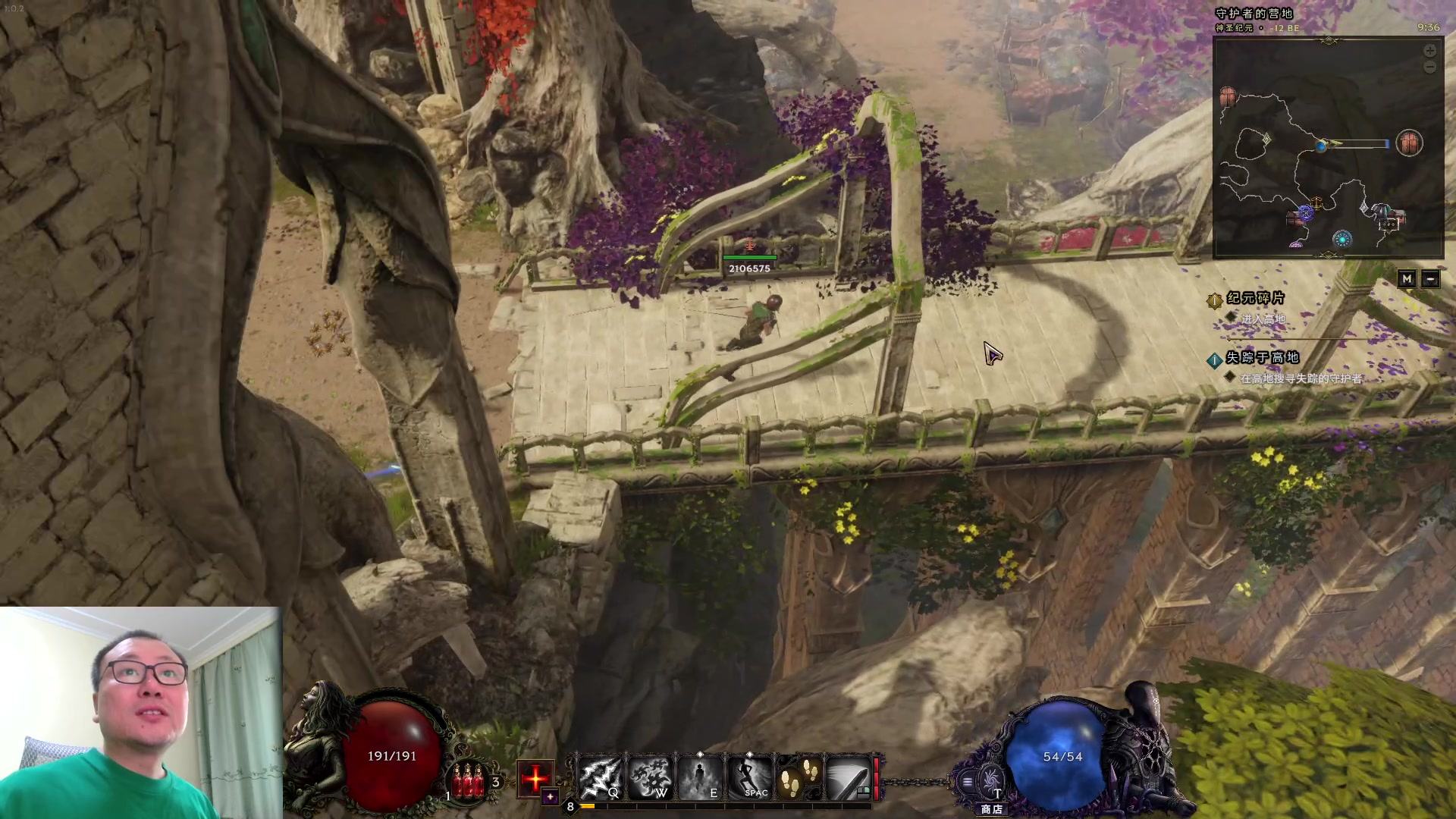Zoom in the minimap with plus button
This screenshot has height=819, width=1456.
(x=1429, y=51)
